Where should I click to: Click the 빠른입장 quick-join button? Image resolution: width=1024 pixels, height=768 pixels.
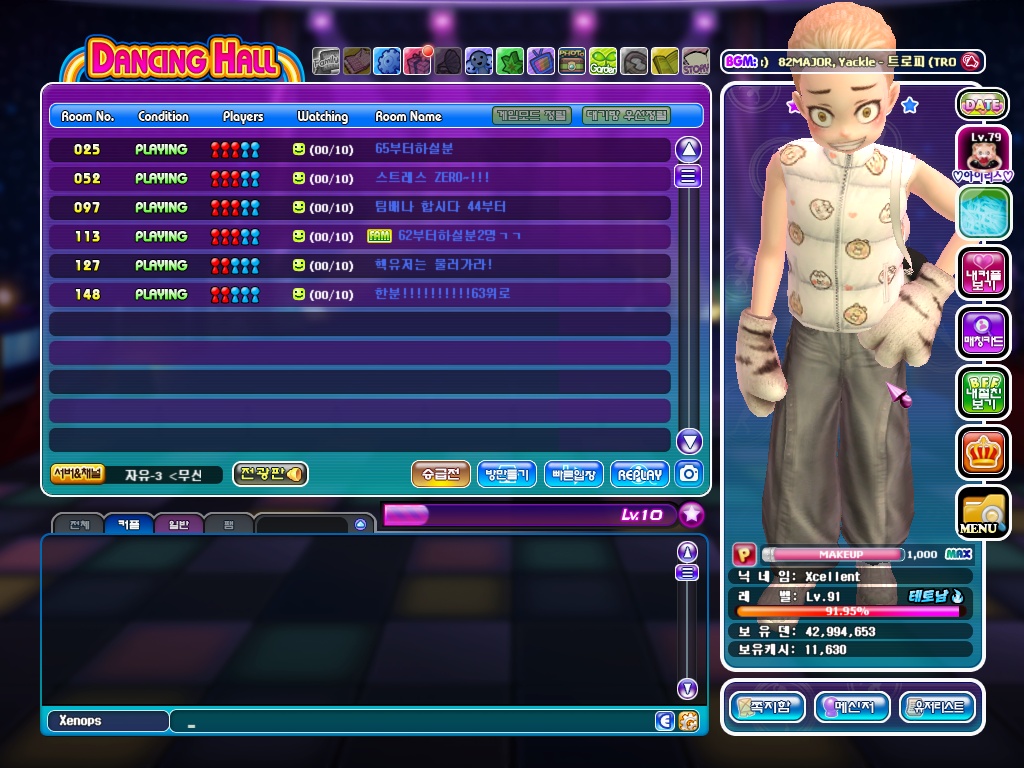pyautogui.click(x=573, y=474)
